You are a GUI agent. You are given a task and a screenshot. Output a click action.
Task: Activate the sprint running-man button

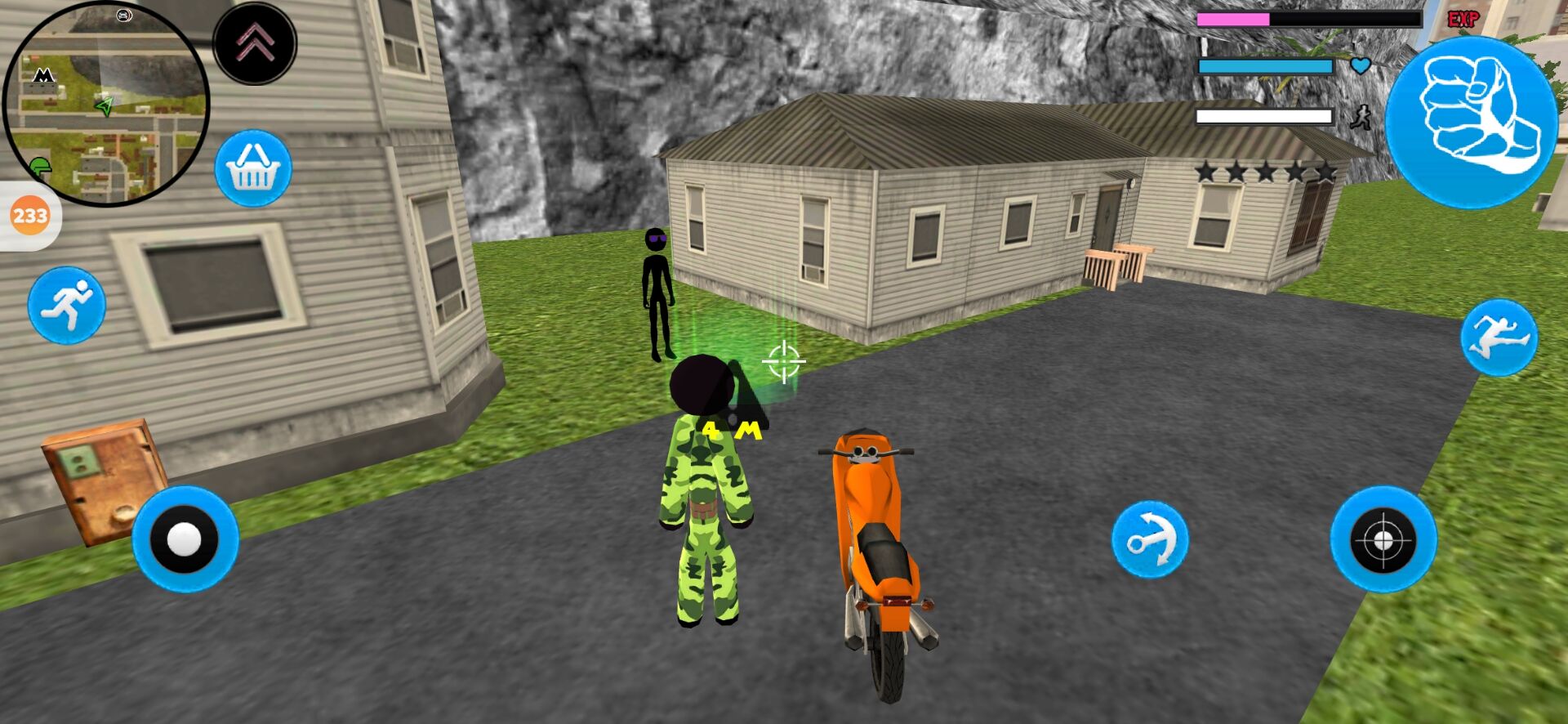pos(67,305)
